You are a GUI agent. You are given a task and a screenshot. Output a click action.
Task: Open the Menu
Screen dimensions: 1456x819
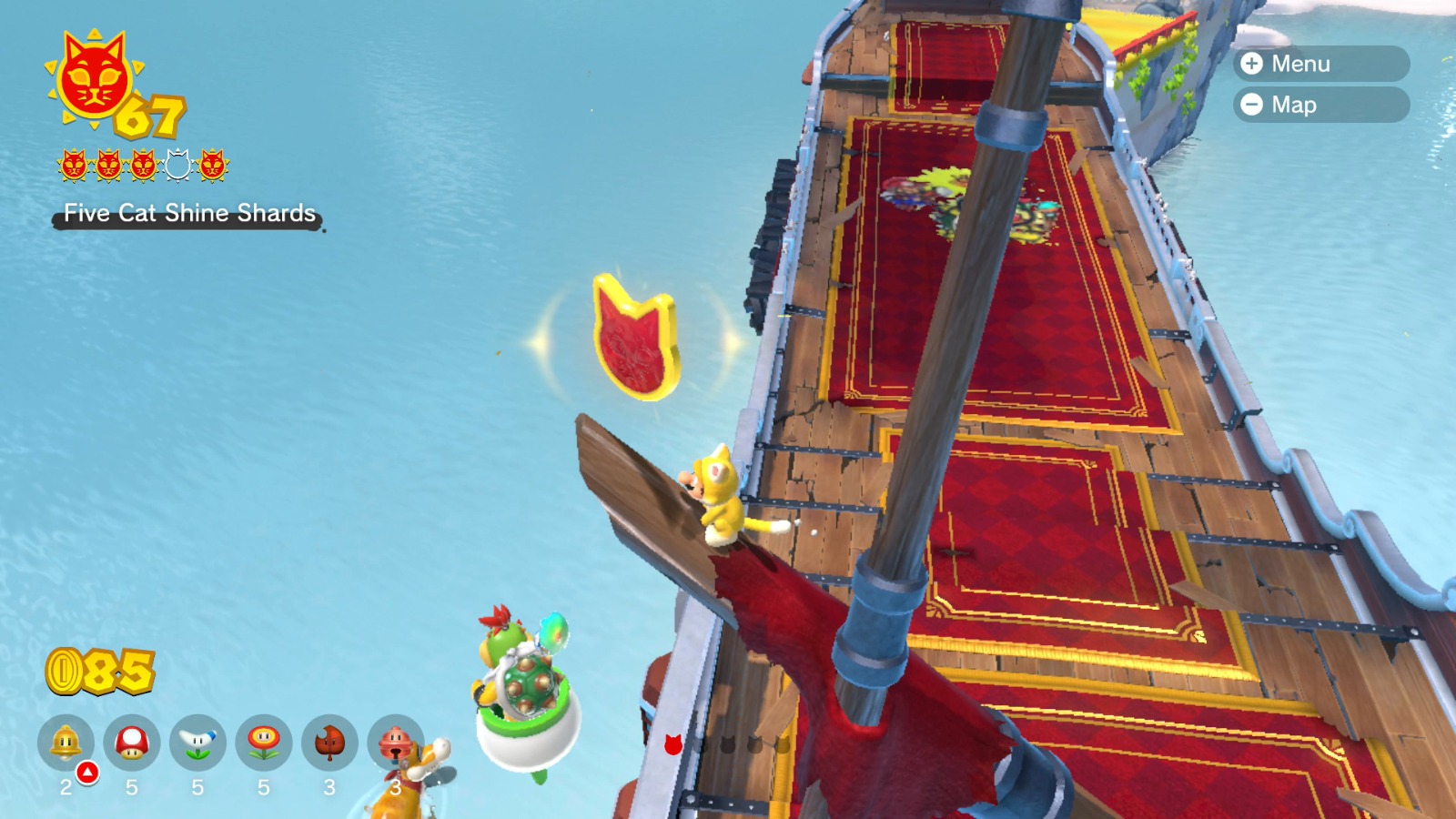pos(1320,64)
